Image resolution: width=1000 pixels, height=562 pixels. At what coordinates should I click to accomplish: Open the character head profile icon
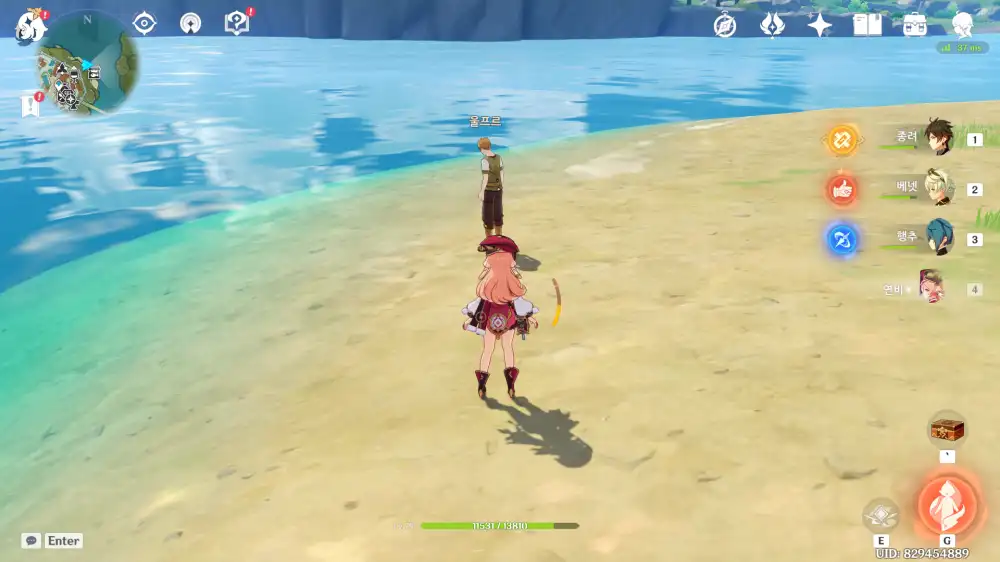(x=962, y=25)
